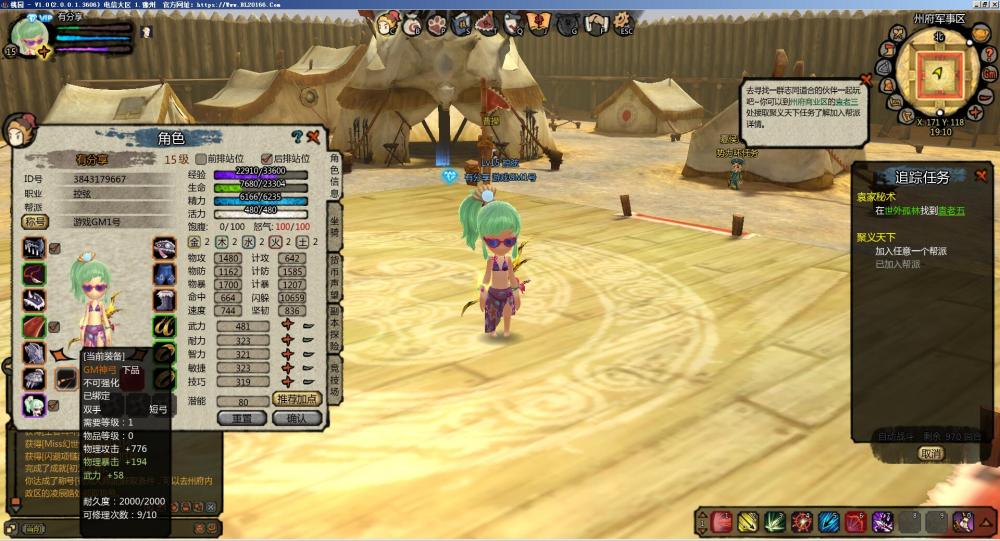The height and width of the screenshot is (541, 1000).
Task: Click the 推荐加点 recommended points button
Action: point(297,399)
